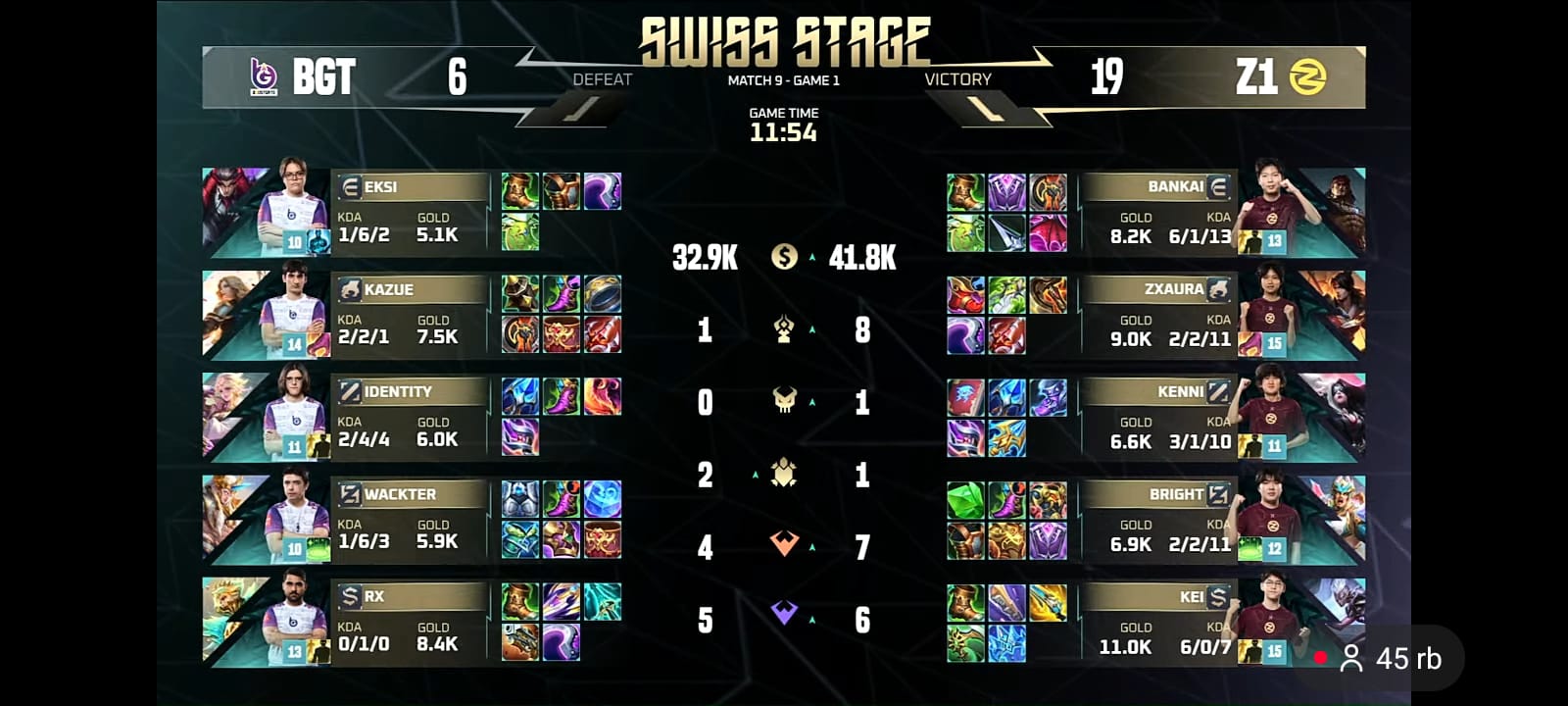Select the tower destruction stat icon

coord(783,330)
